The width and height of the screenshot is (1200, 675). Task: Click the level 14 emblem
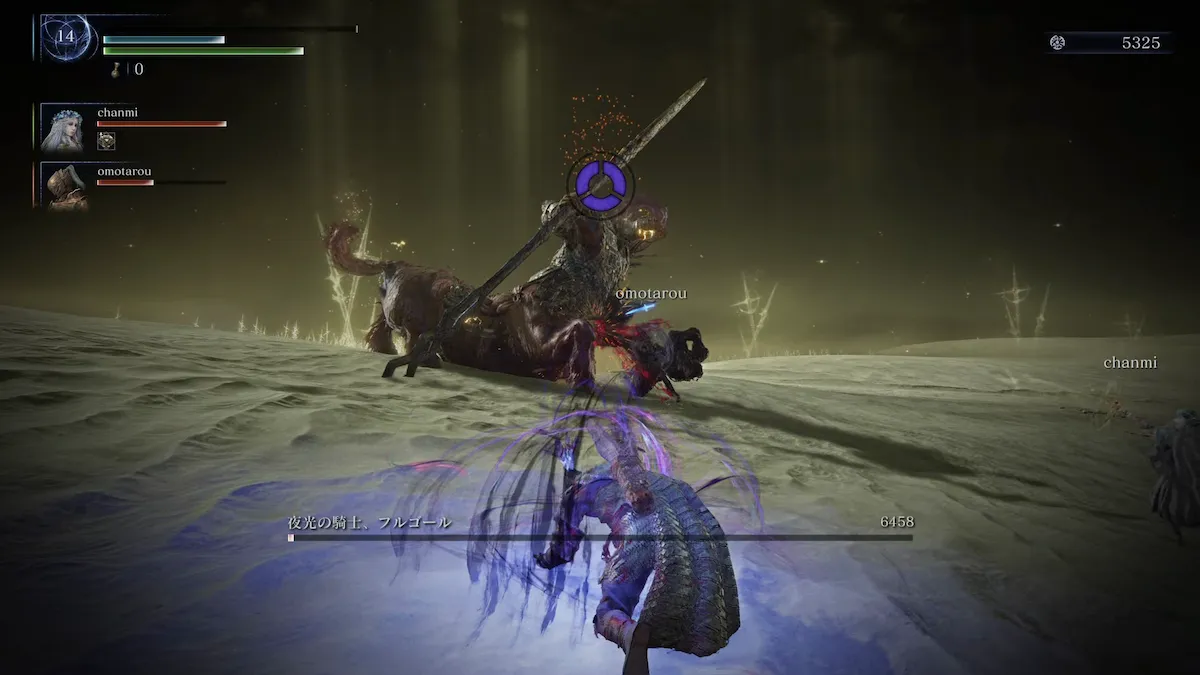(x=66, y=37)
